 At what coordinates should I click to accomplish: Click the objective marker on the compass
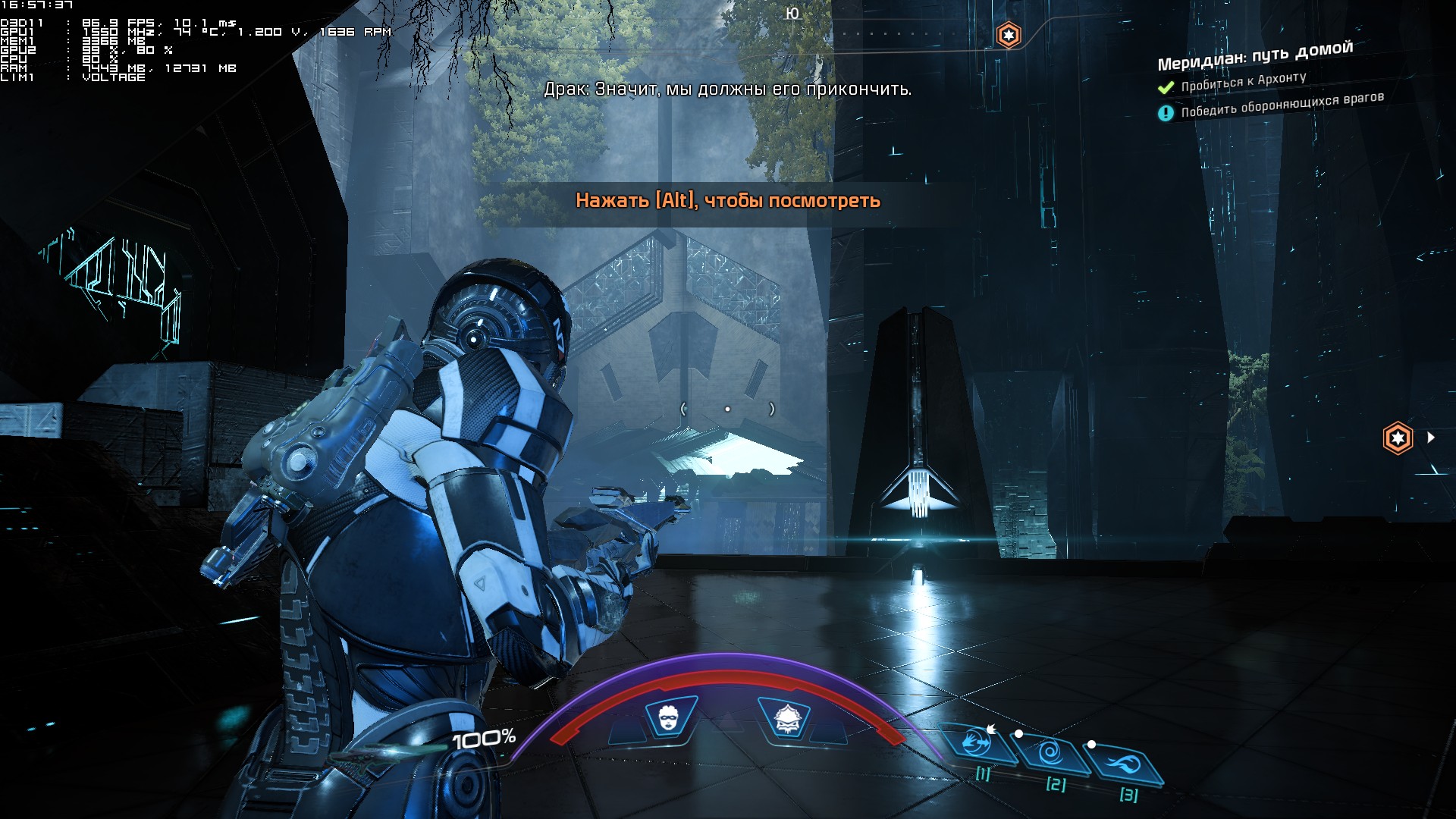coord(1008,35)
